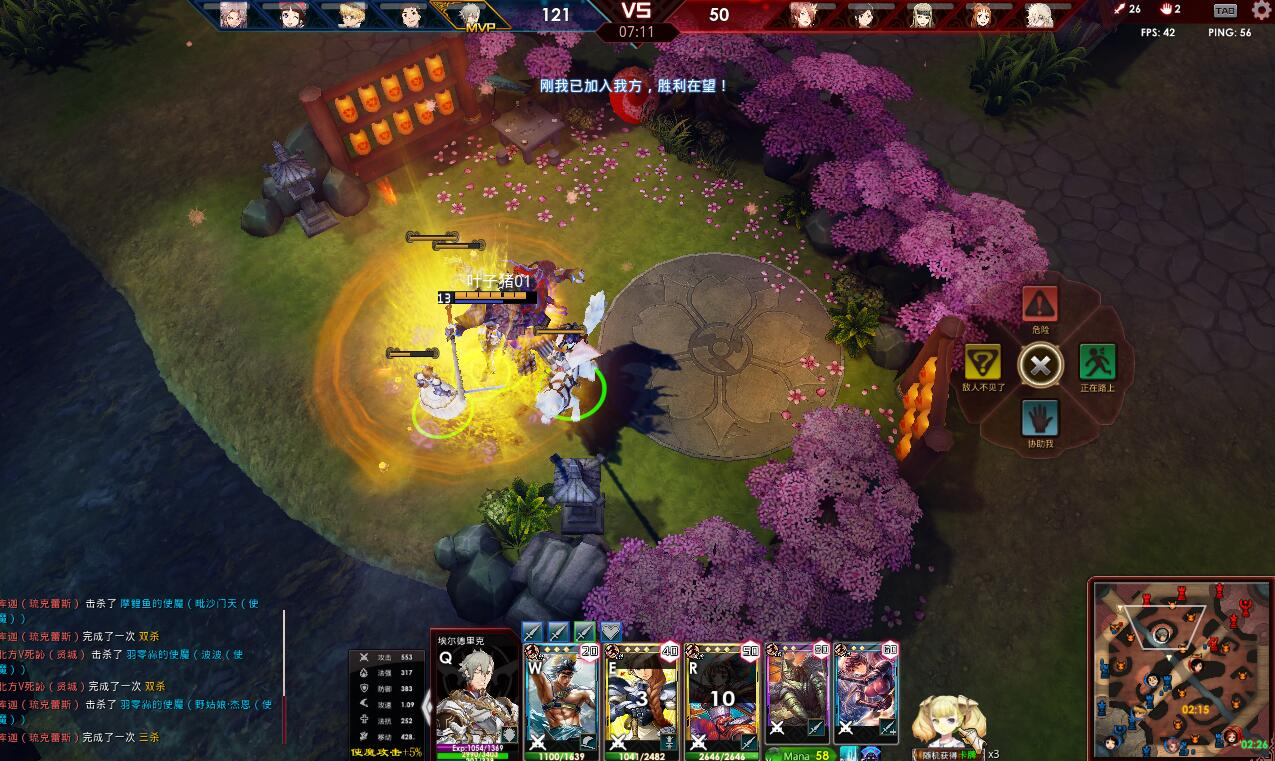Close the ping wheel with the center X
This screenshot has height=761, width=1275.
coord(1040,364)
